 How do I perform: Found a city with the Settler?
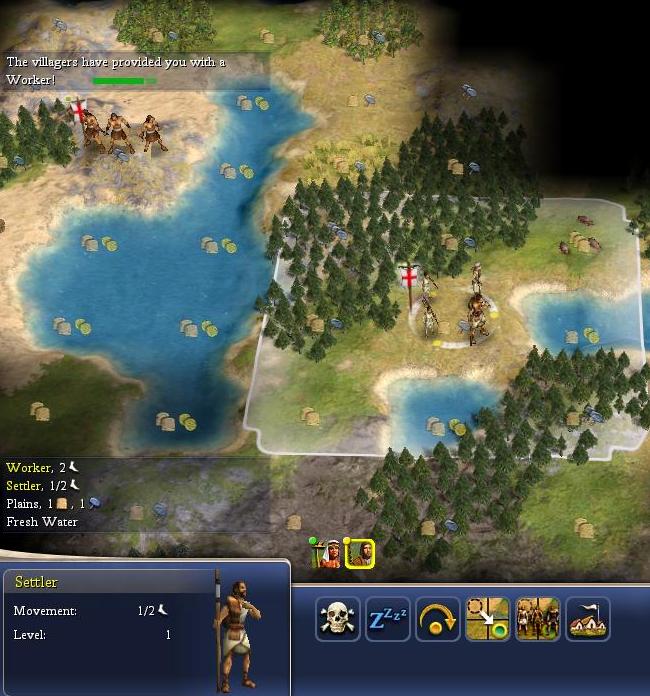click(588, 619)
